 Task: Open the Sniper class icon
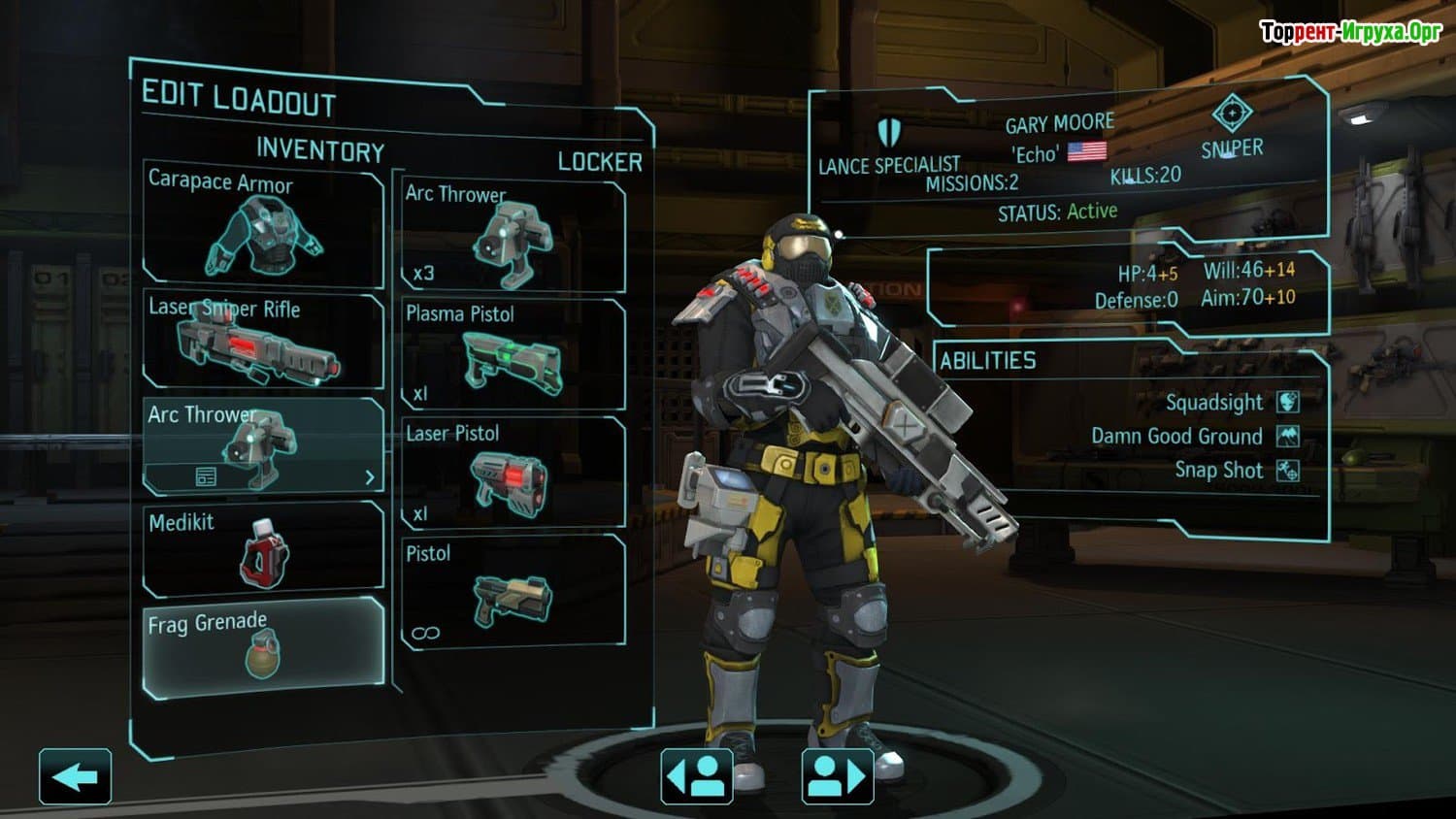click(x=1232, y=115)
